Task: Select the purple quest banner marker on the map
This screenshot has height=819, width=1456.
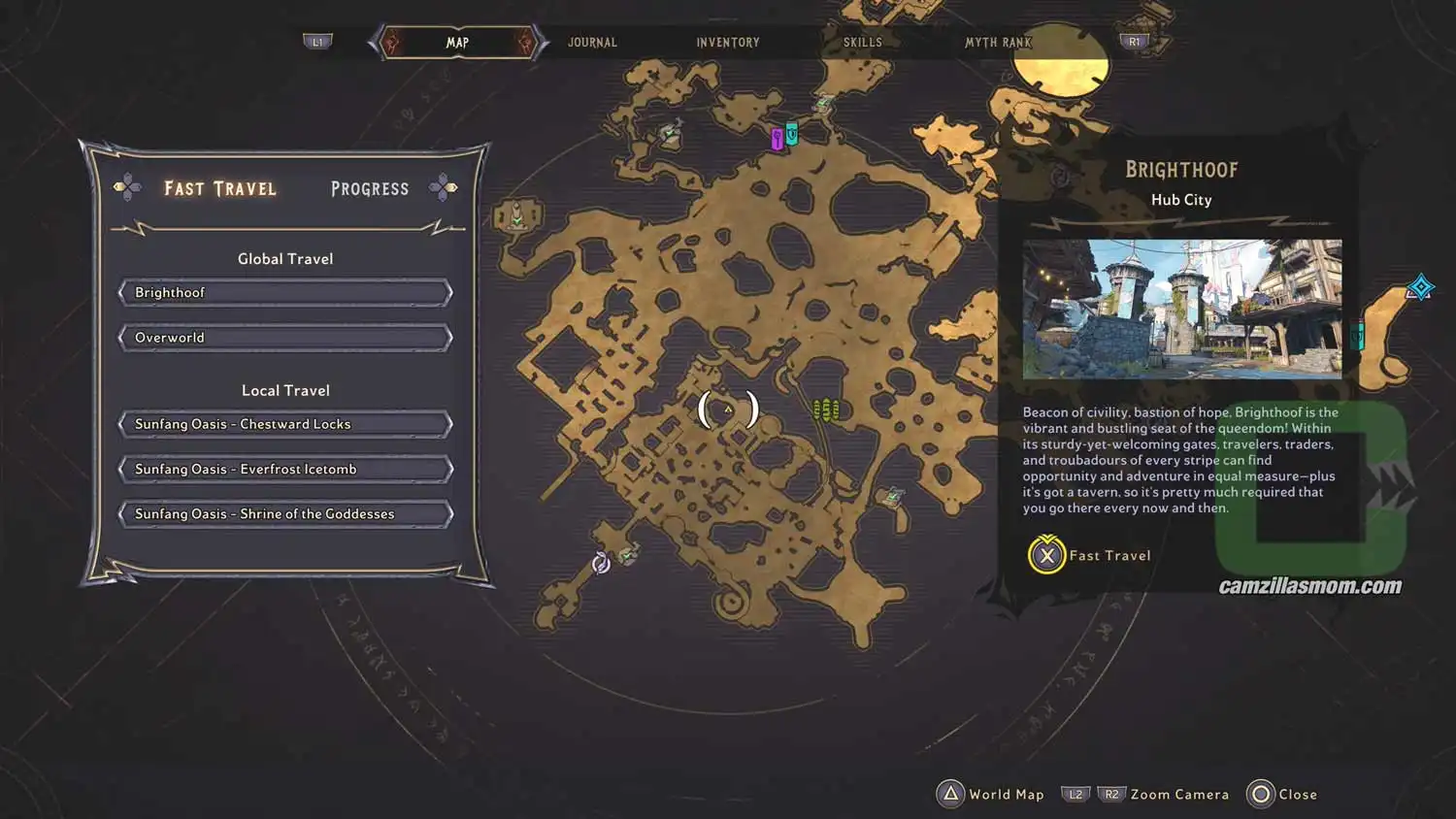Action: click(x=777, y=140)
